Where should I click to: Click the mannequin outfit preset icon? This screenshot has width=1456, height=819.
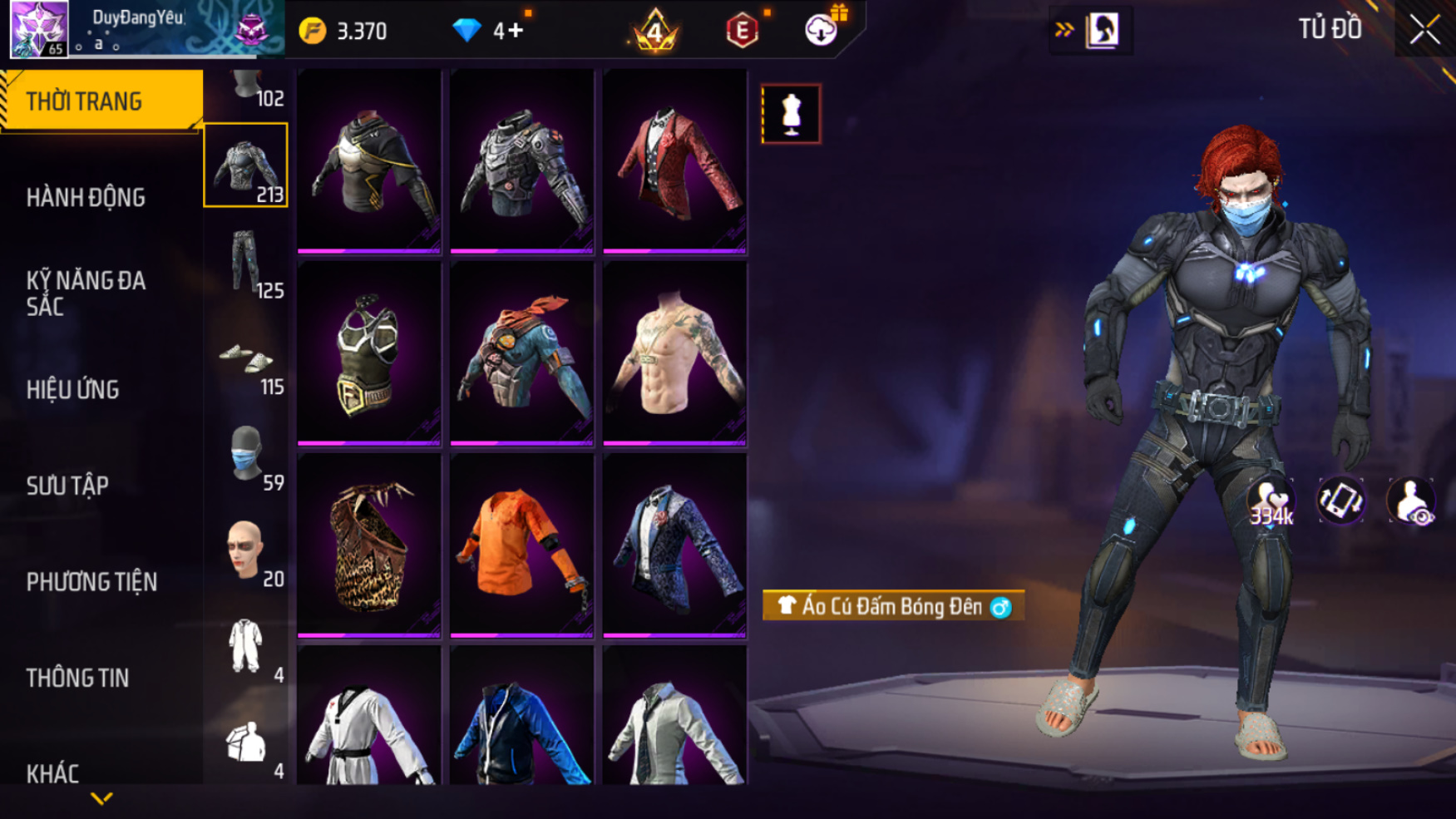791,114
